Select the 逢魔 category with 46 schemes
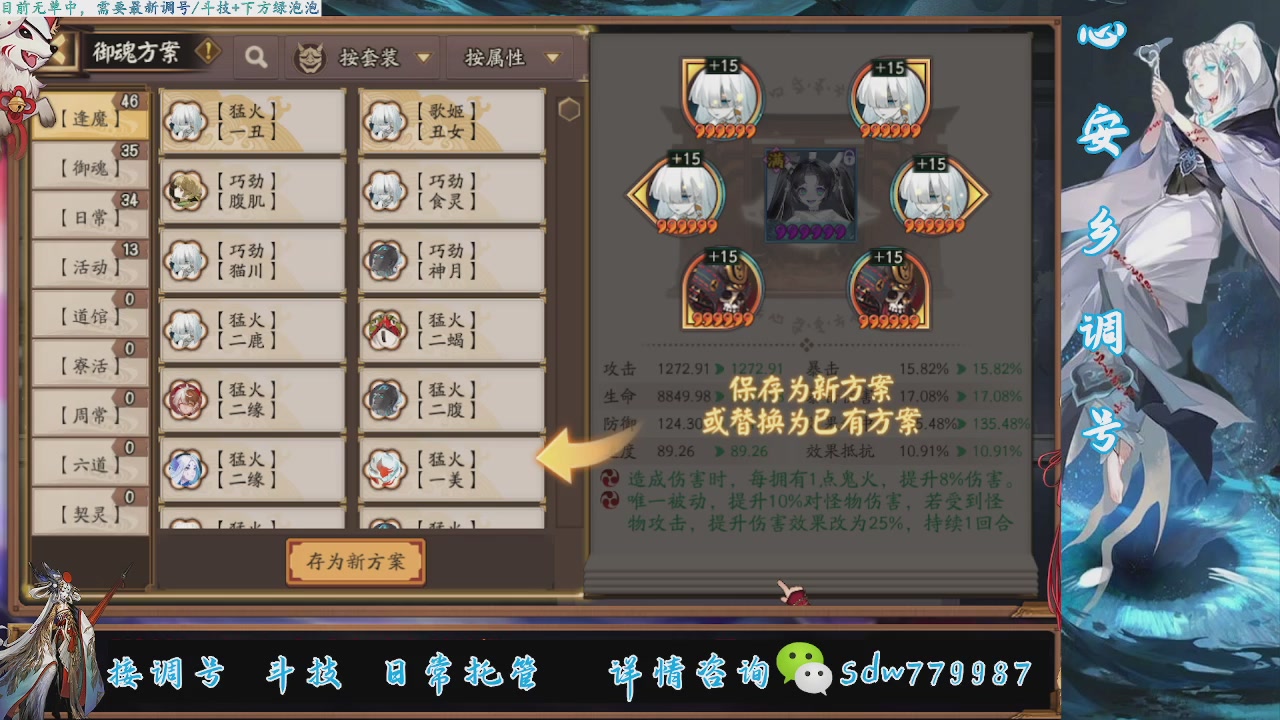This screenshot has height=720, width=1280. 87,116
